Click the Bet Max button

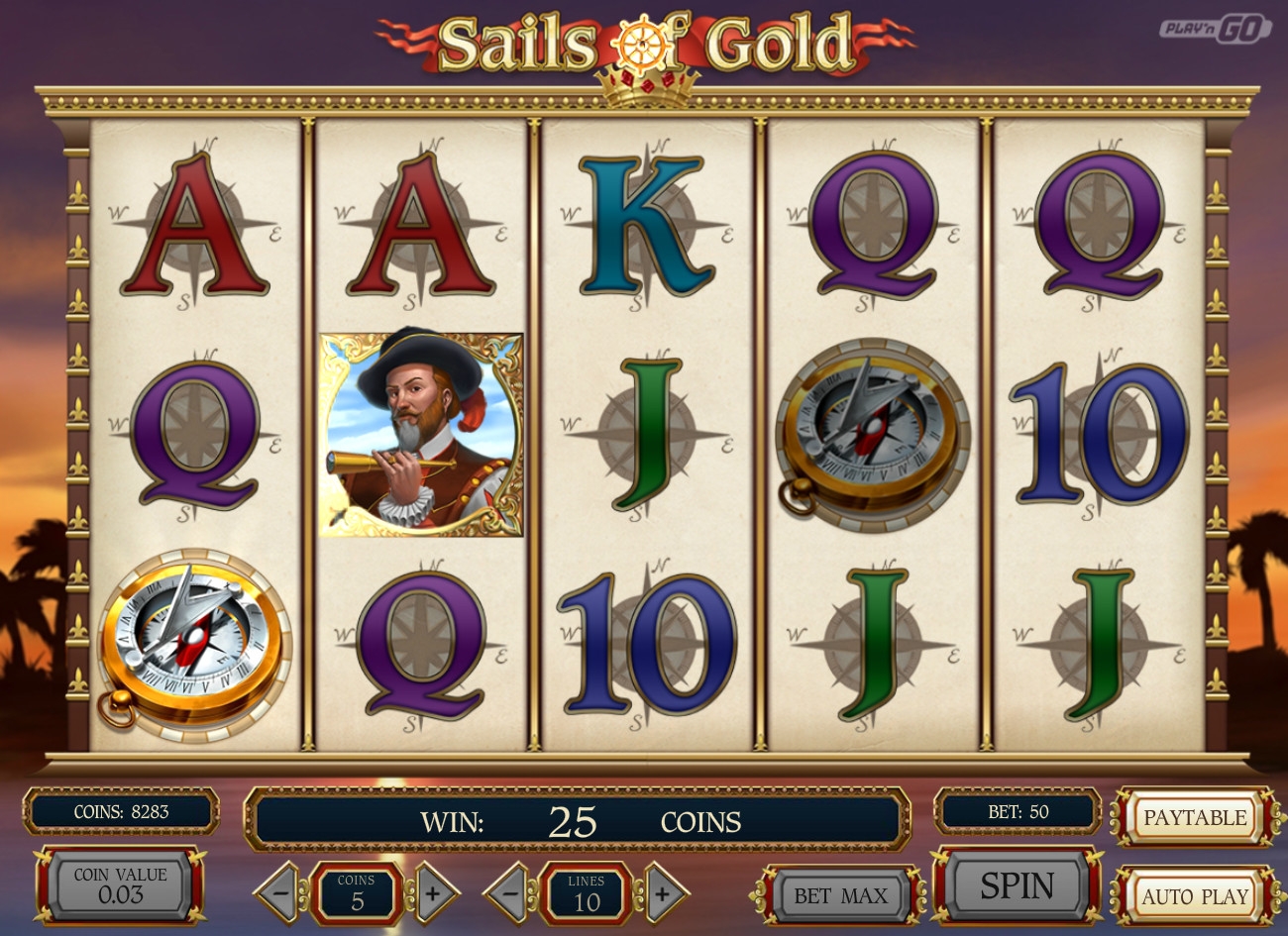click(x=840, y=895)
